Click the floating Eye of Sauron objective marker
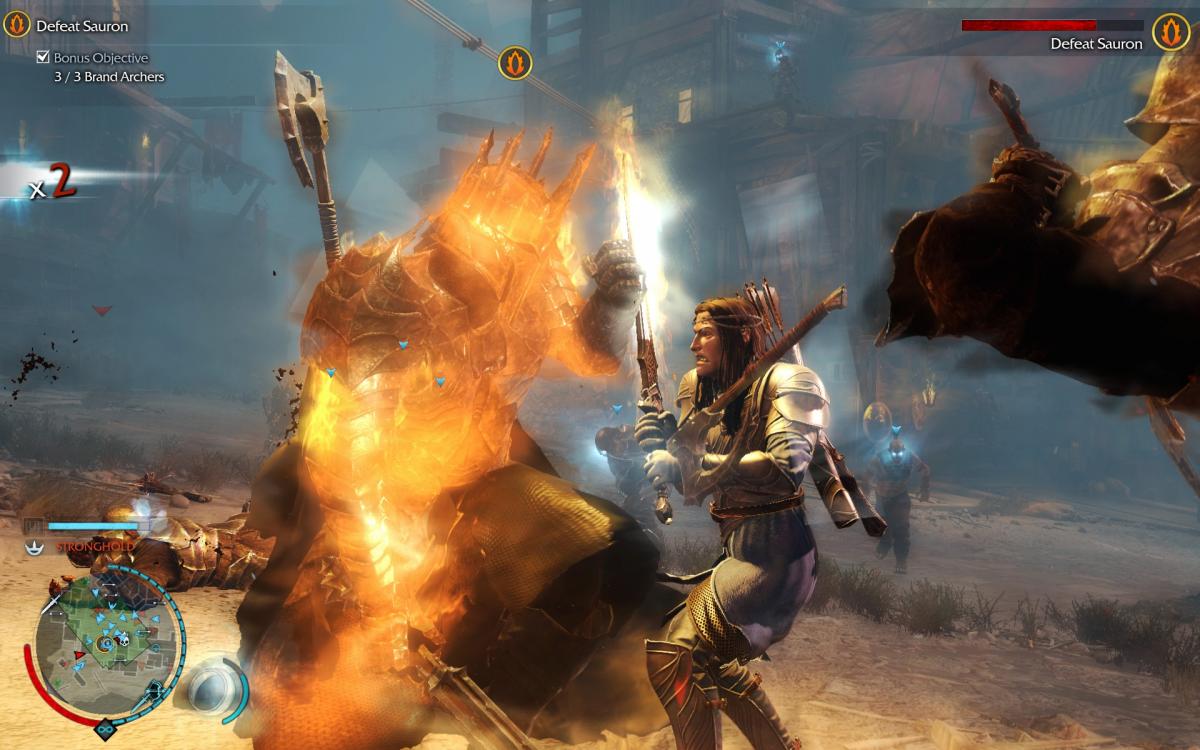 pyautogui.click(x=515, y=63)
